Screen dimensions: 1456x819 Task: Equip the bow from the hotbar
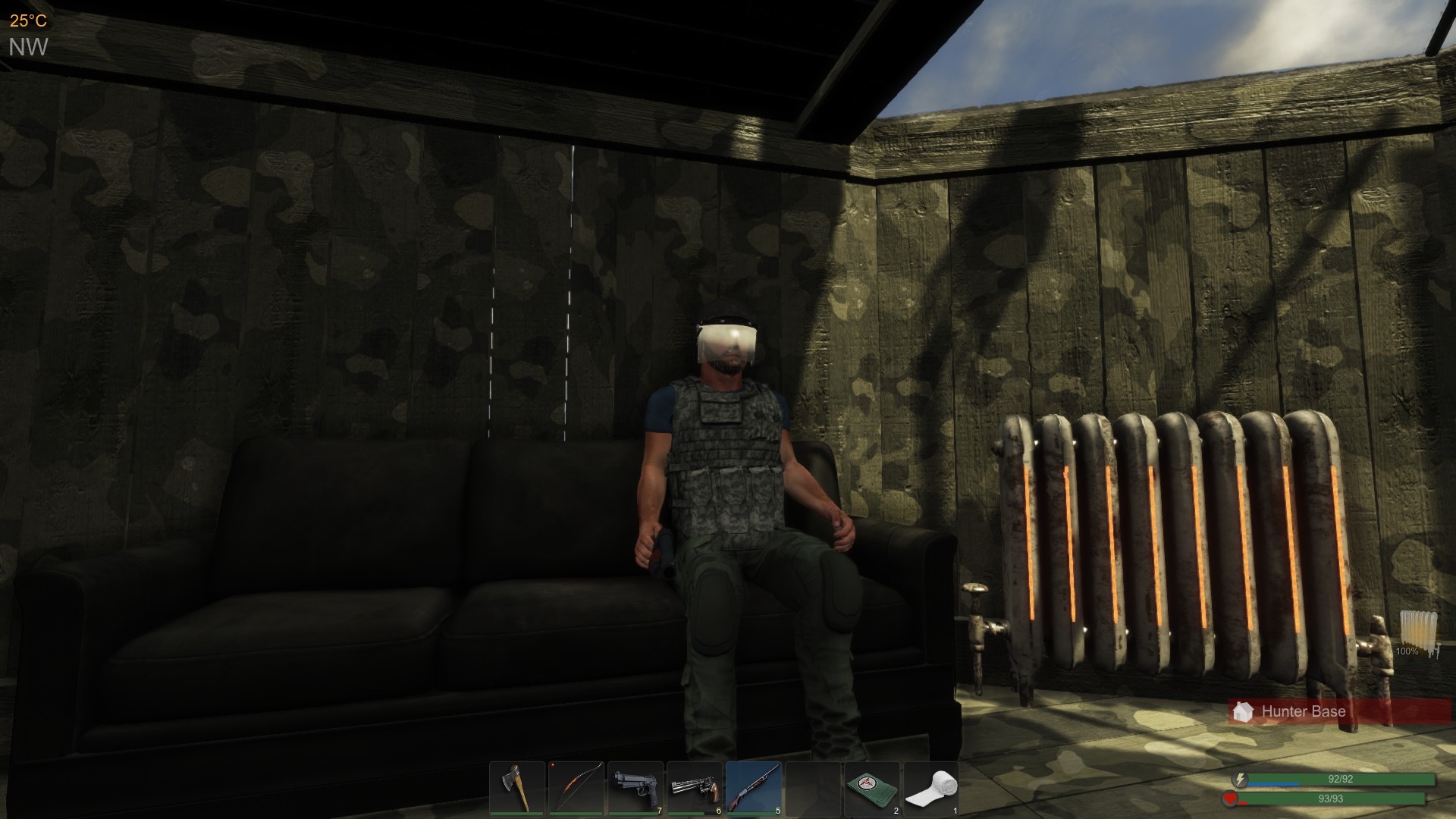(576, 789)
